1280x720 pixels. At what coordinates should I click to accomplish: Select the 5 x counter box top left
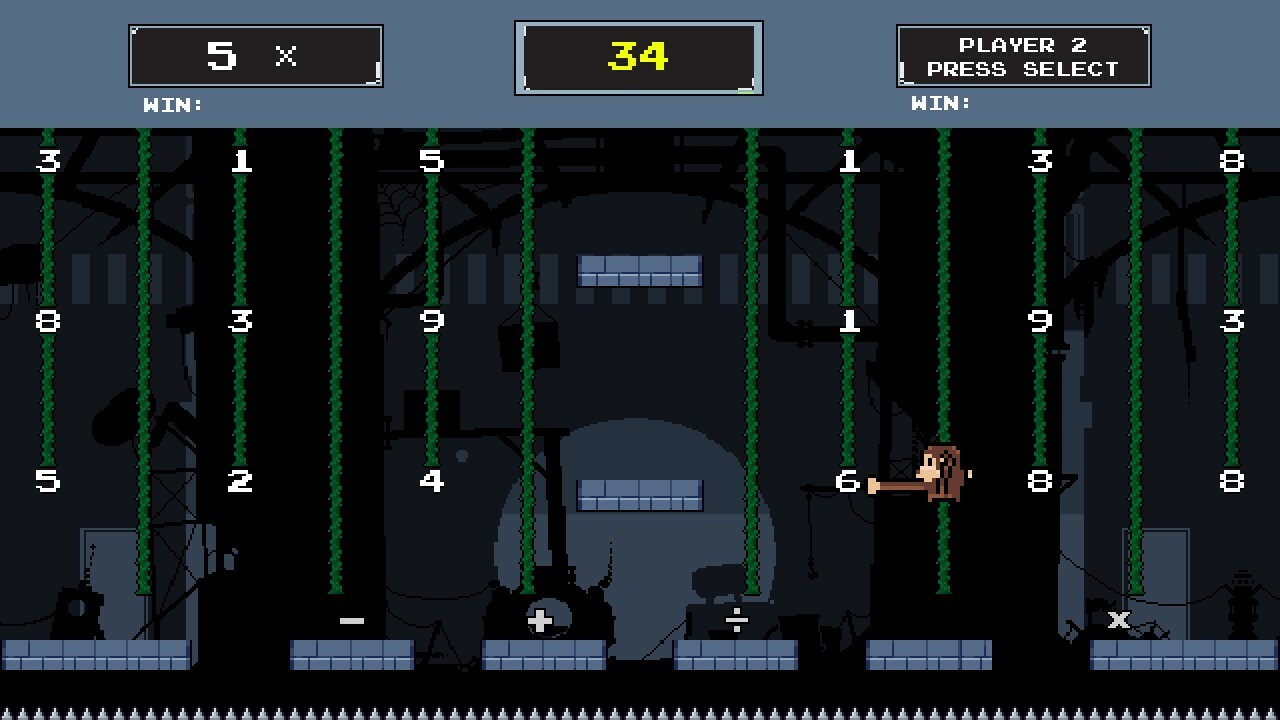255,55
